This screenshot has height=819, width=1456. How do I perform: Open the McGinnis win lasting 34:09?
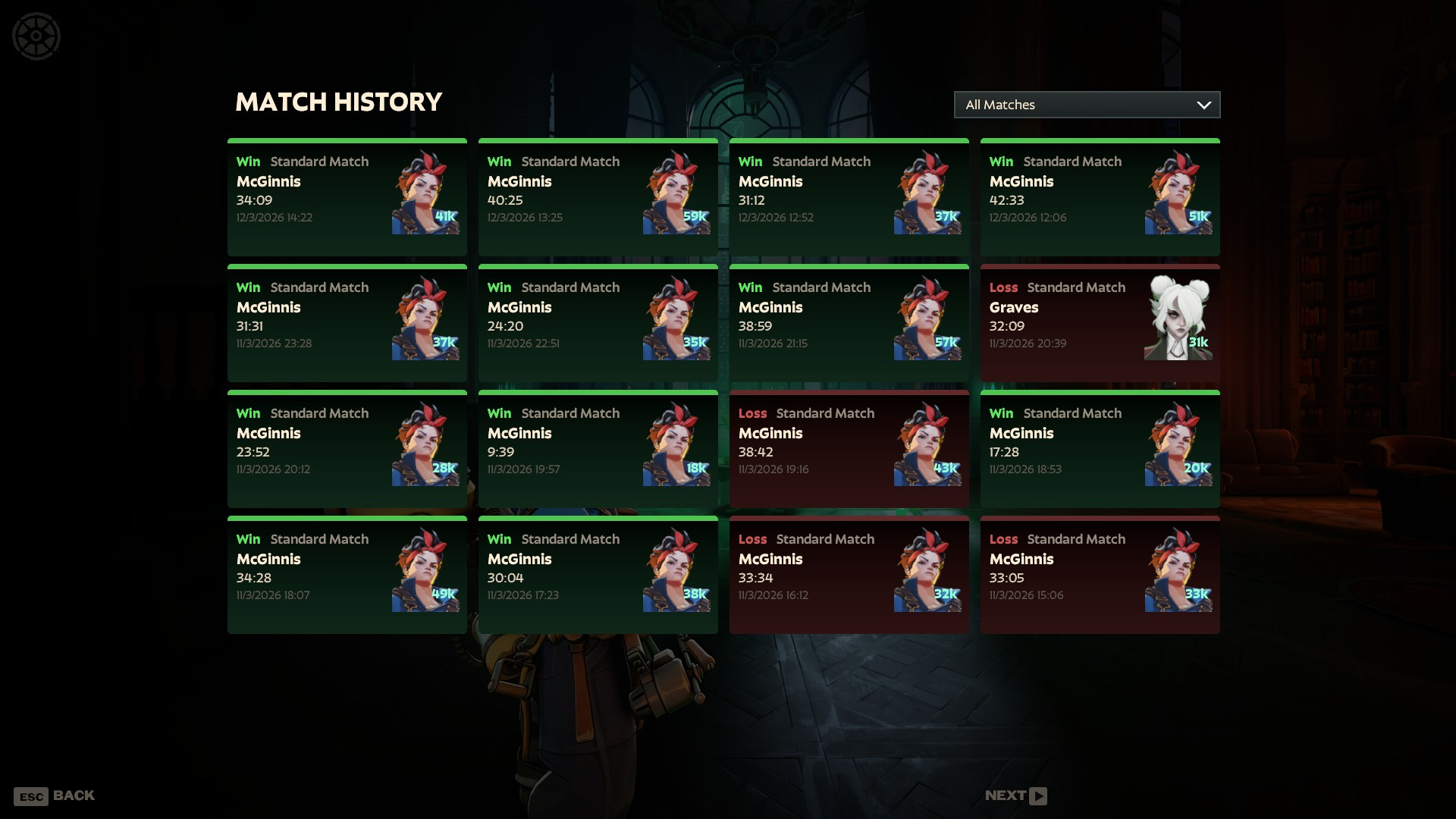pyautogui.click(x=347, y=197)
